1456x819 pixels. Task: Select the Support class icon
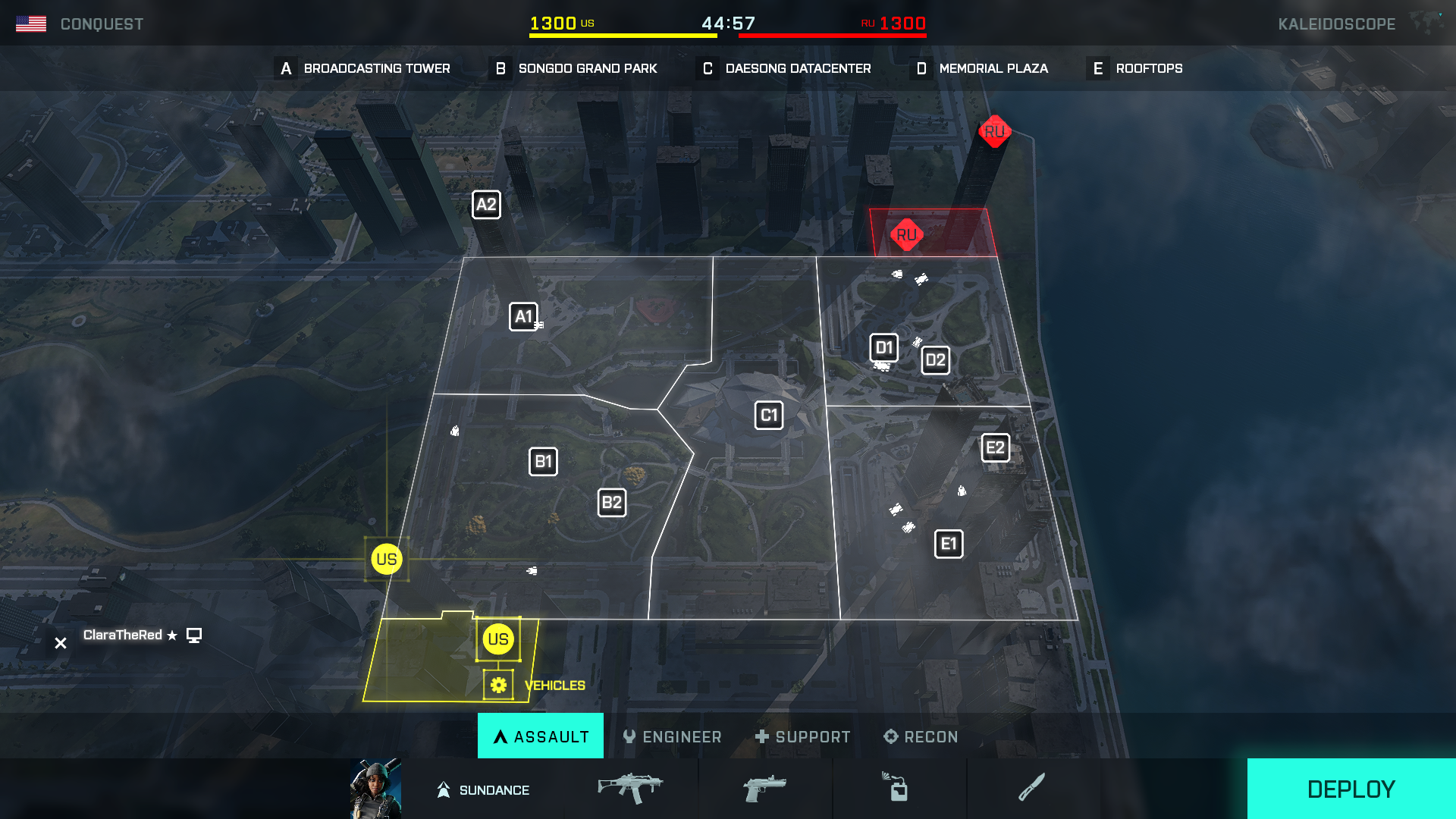[803, 736]
